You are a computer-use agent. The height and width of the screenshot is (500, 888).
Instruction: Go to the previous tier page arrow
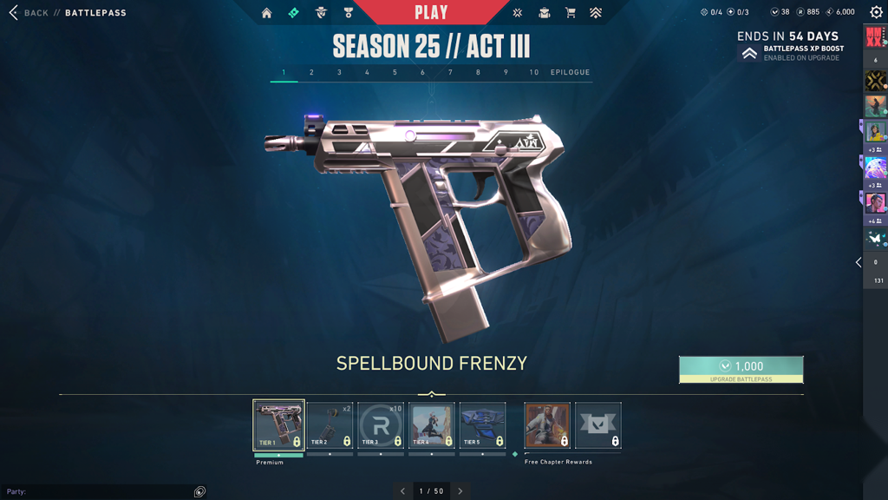403,491
